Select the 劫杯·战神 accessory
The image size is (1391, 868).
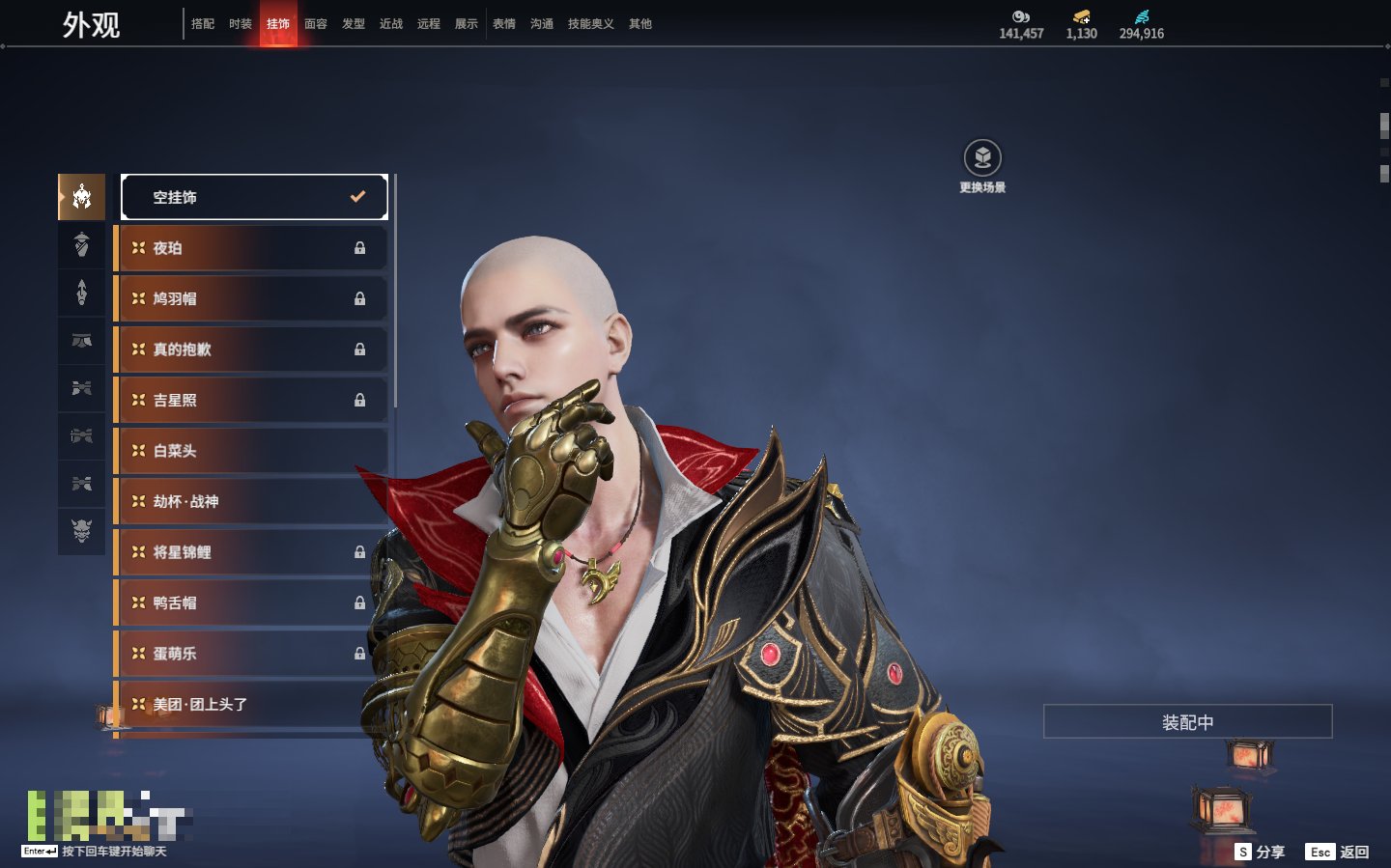coord(252,502)
